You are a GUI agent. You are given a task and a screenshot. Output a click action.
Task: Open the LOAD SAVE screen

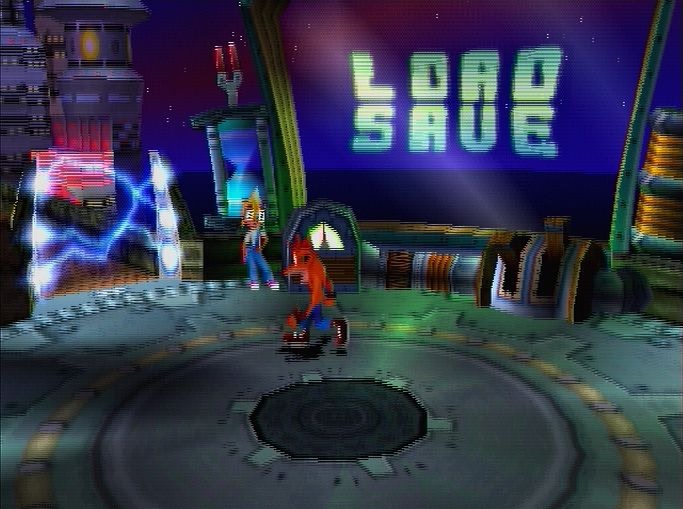point(455,101)
